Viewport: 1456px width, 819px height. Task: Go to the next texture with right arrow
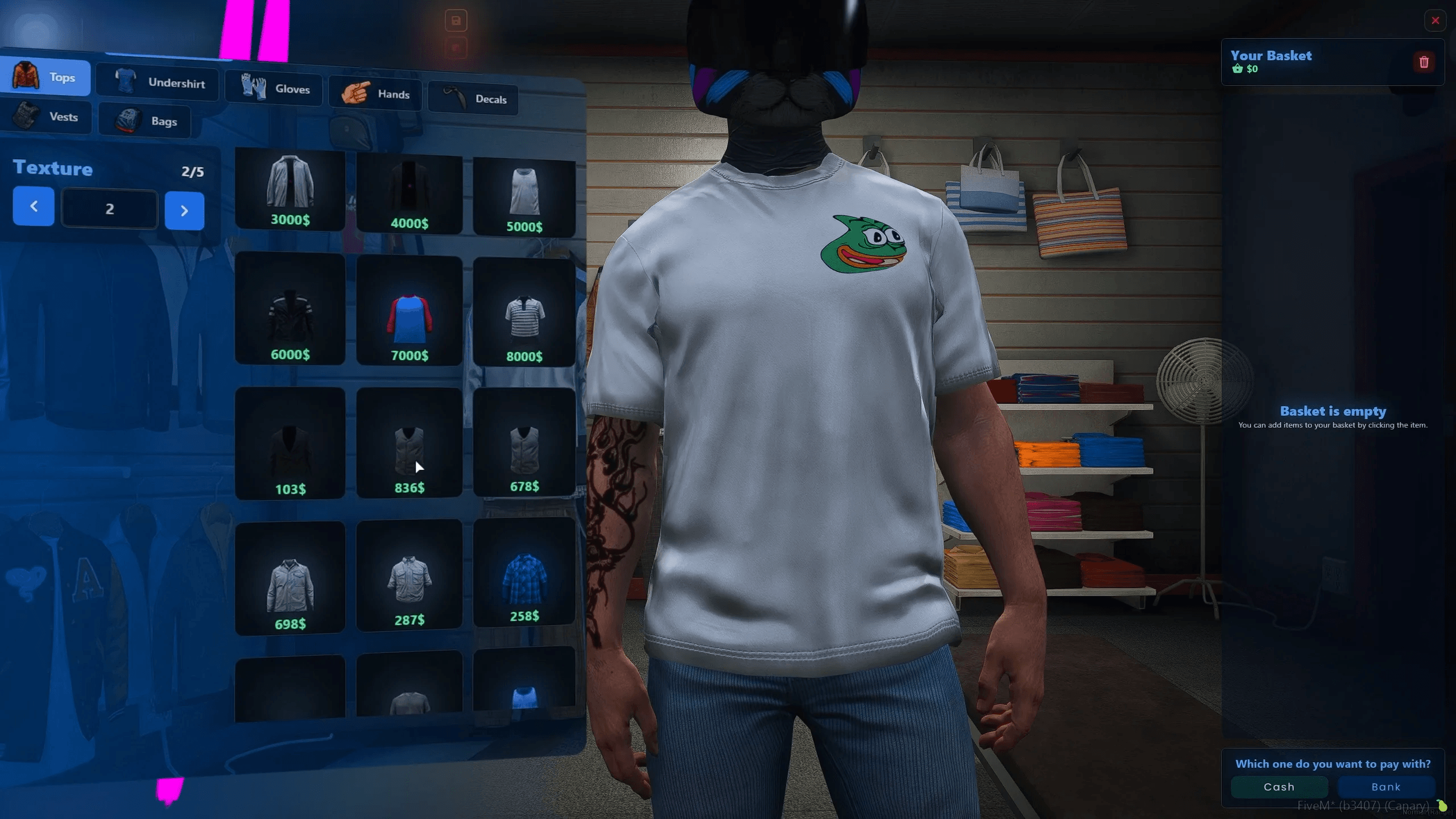coord(184,210)
